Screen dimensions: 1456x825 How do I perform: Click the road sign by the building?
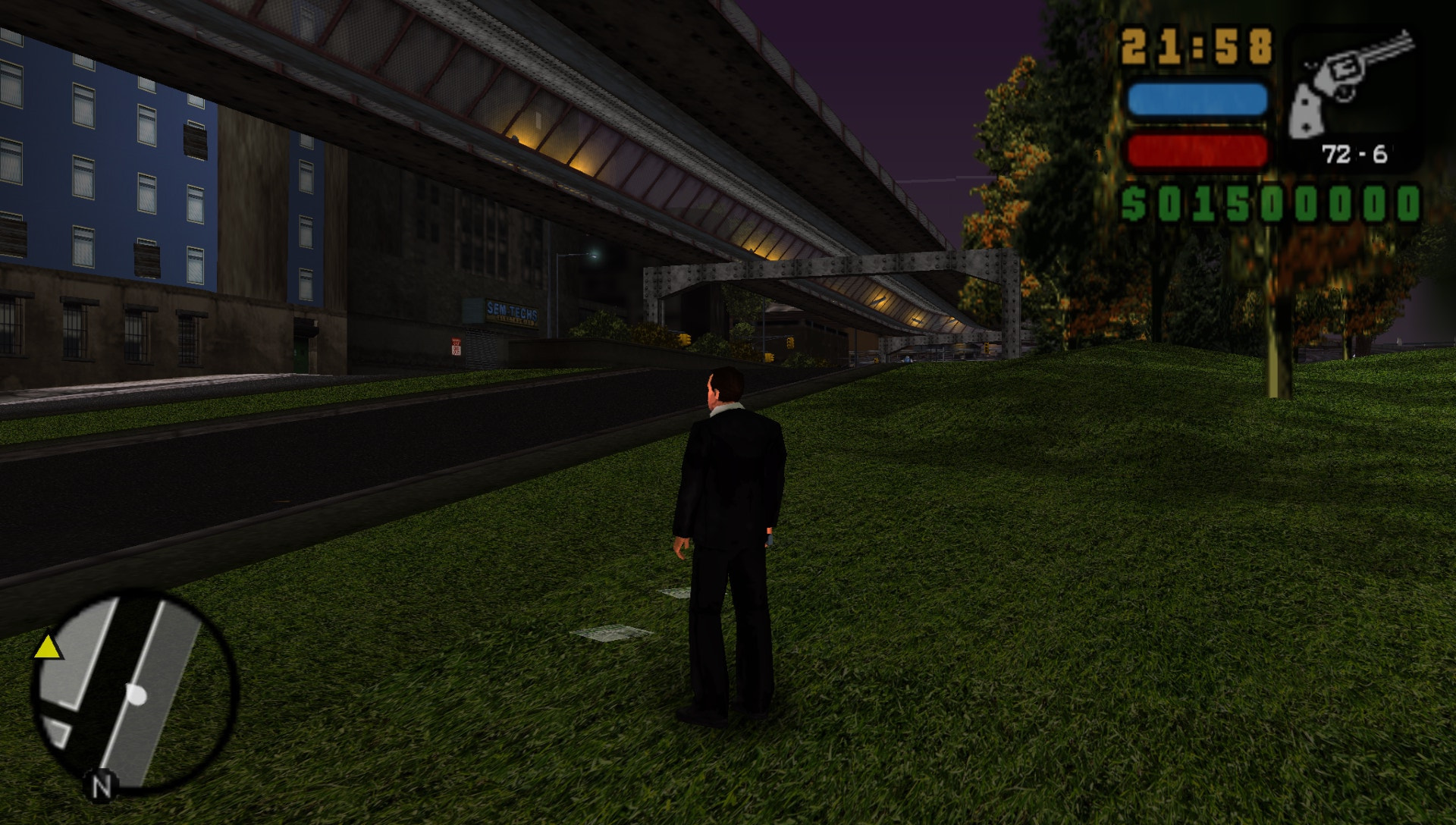pos(456,347)
